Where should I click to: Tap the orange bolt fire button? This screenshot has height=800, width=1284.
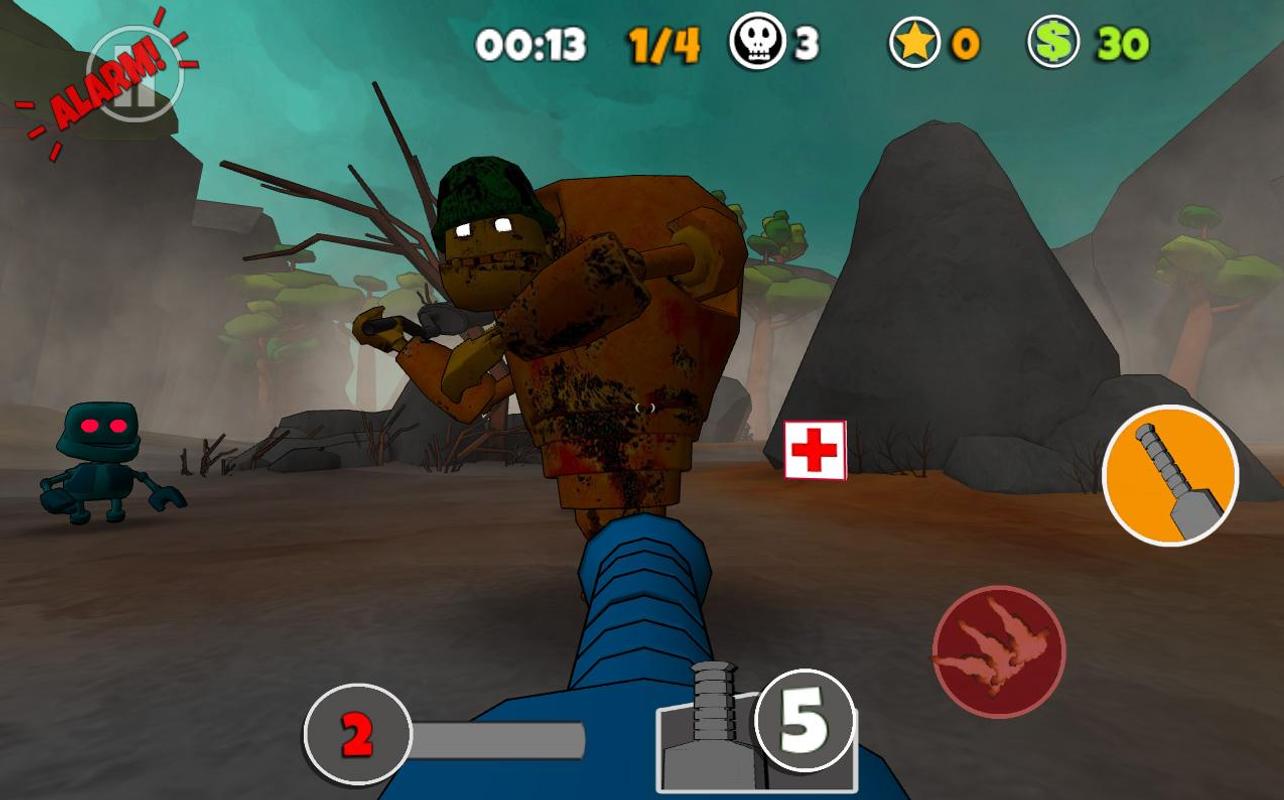[x=1170, y=476]
